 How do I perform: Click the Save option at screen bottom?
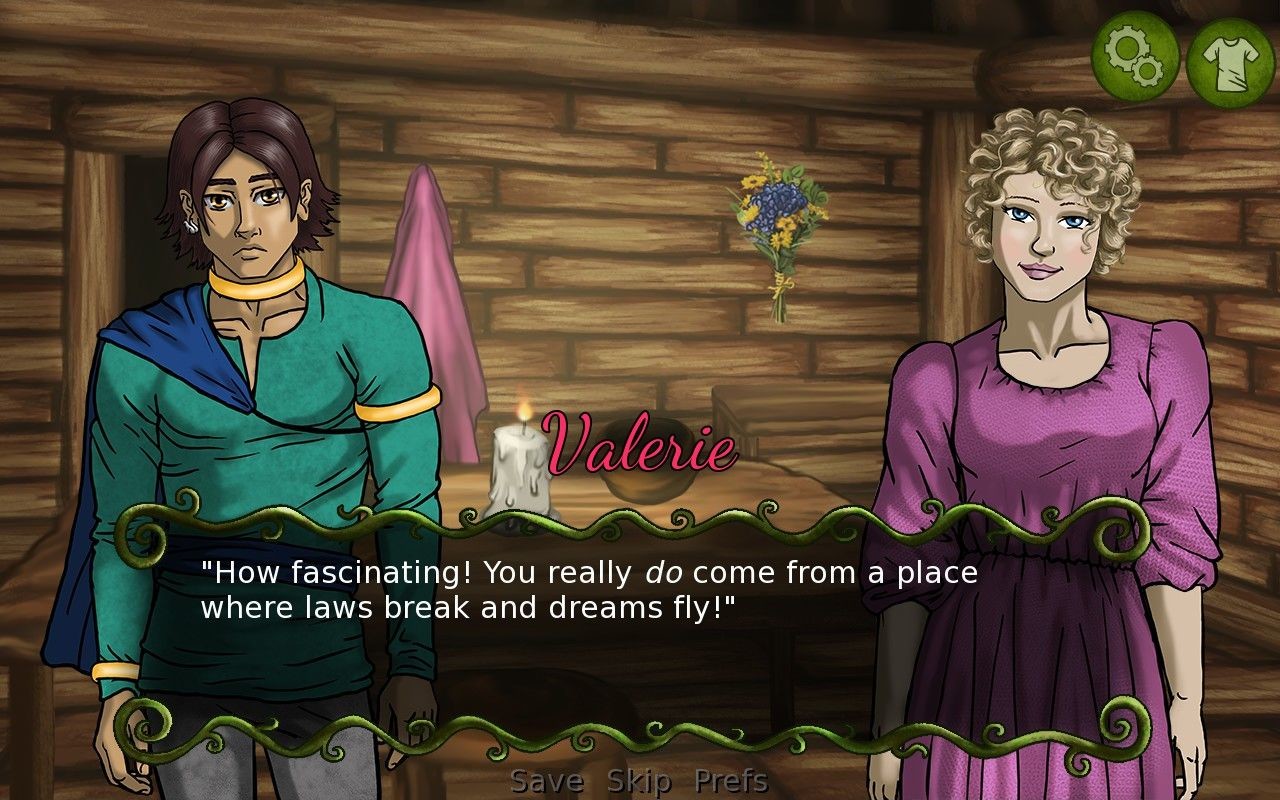[546, 781]
